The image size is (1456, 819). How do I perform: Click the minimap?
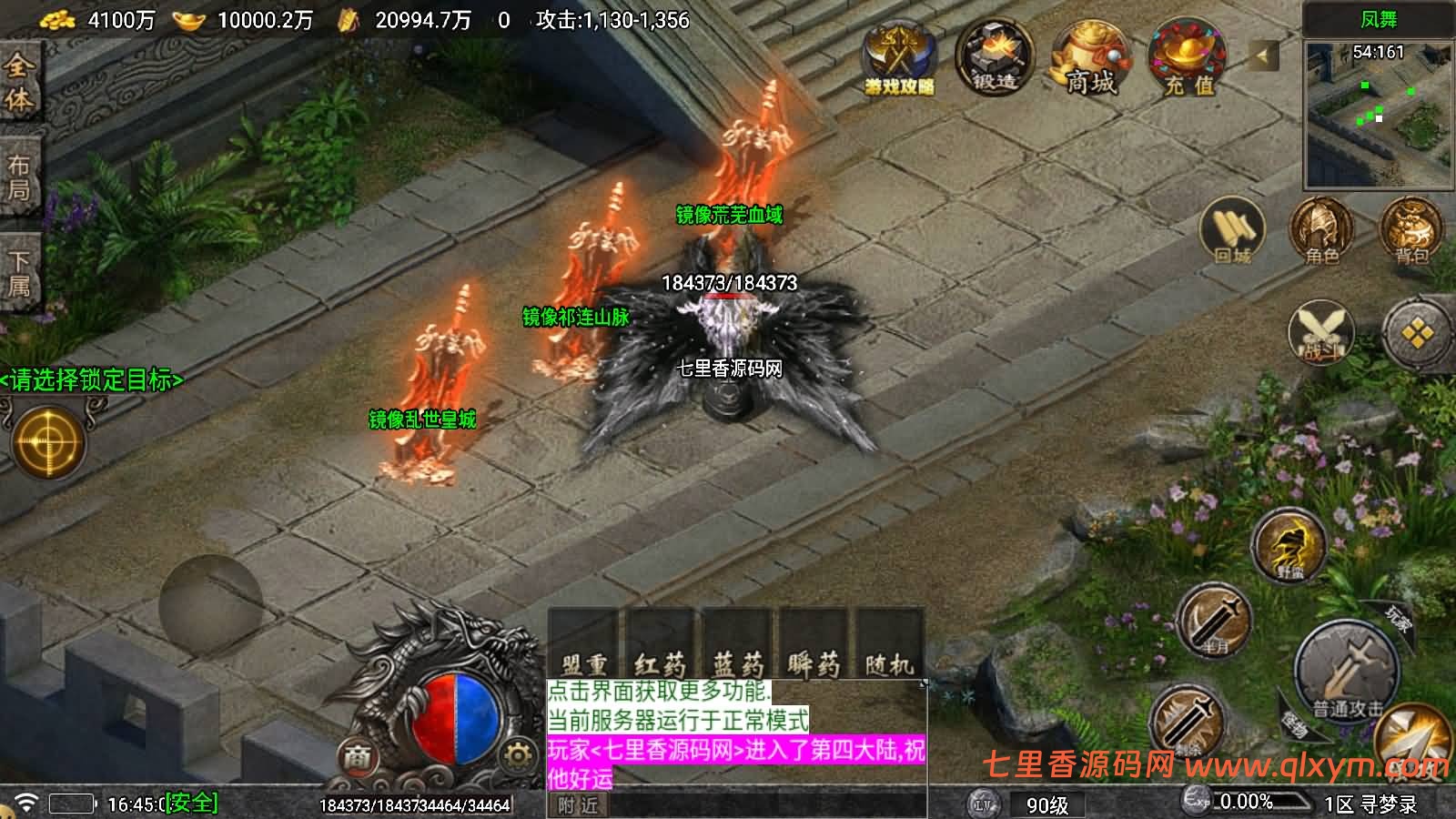pyautogui.click(x=1378, y=114)
